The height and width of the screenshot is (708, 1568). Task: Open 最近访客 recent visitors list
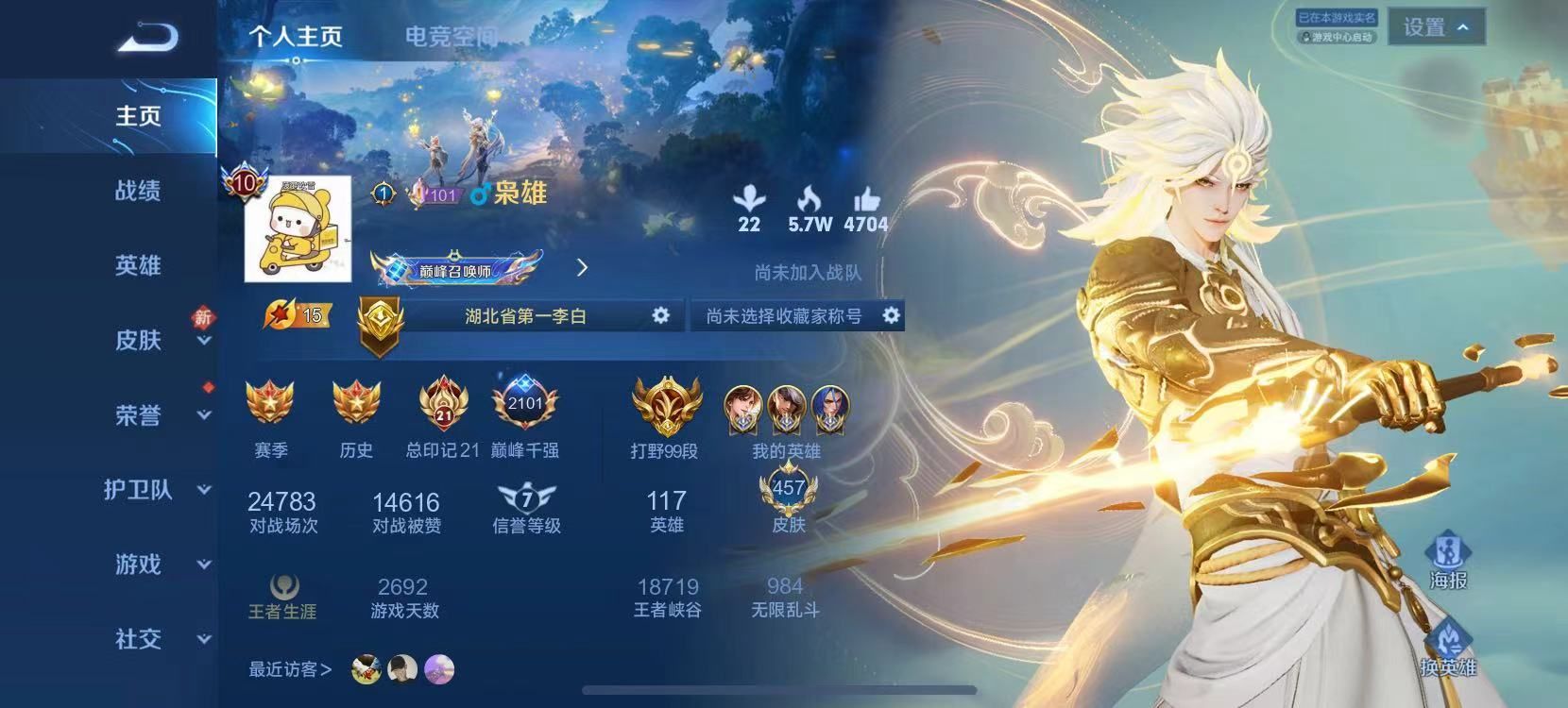(x=288, y=669)
